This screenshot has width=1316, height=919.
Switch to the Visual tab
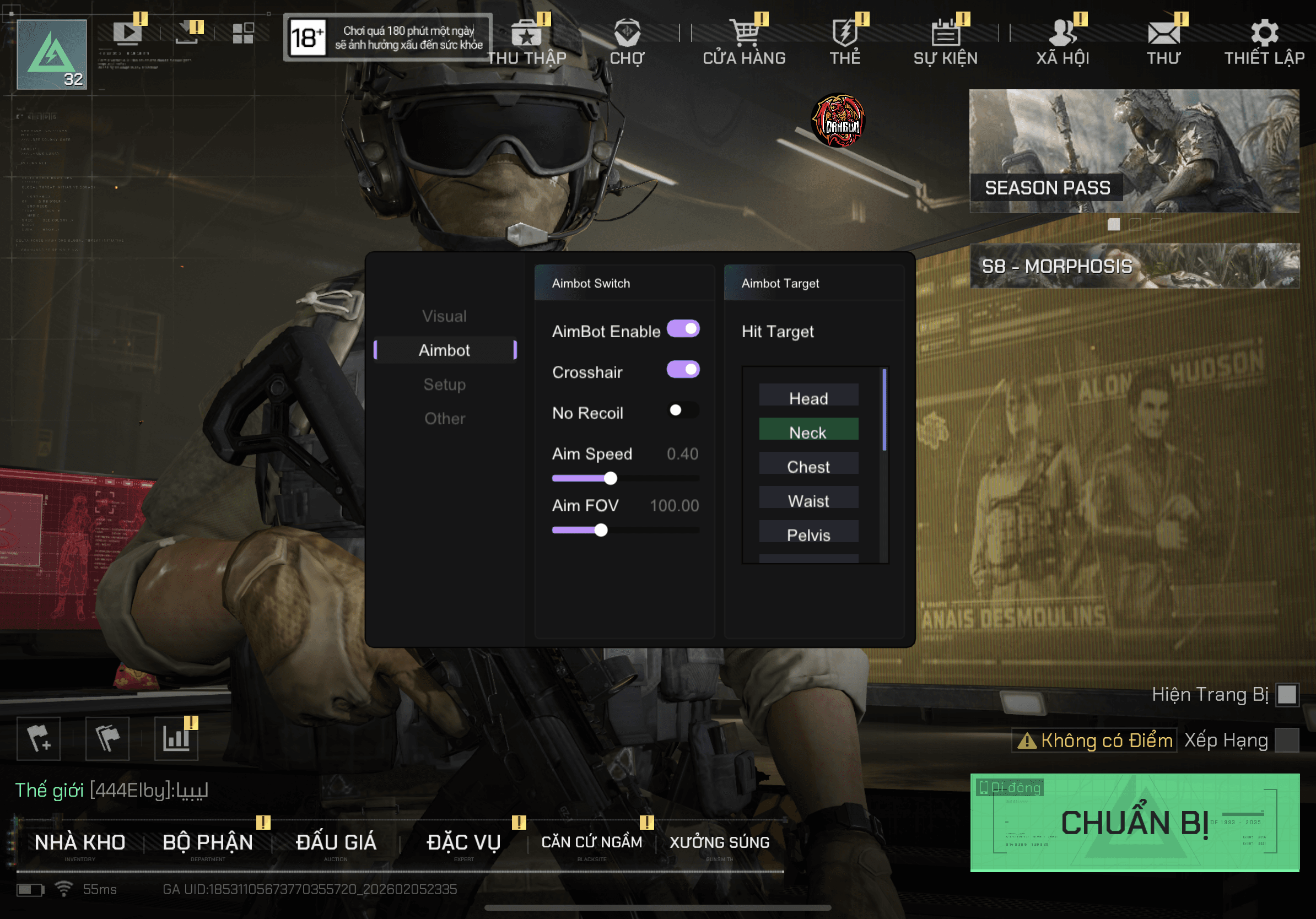pyautogui.click(x=444, y=316)
